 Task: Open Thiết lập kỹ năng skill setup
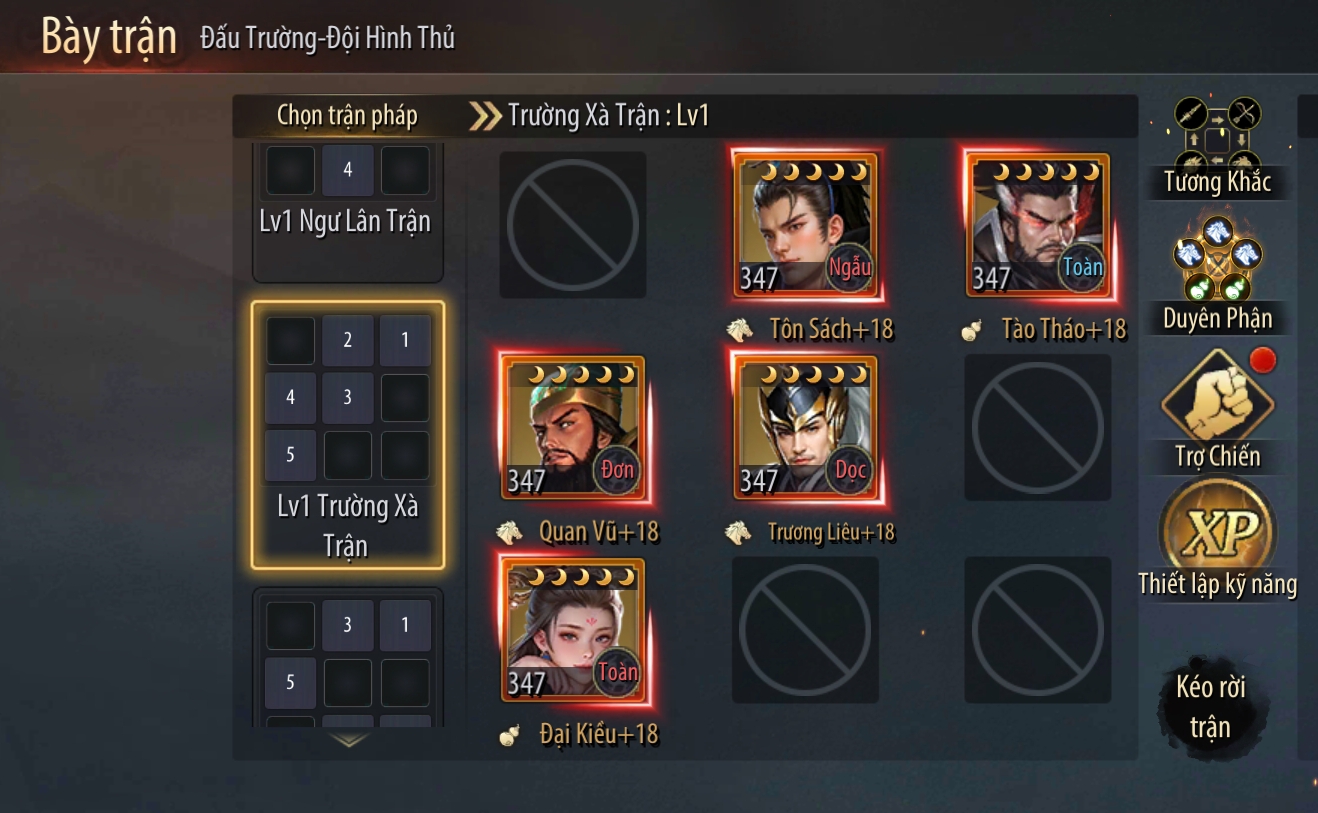tap(1217, 540)
